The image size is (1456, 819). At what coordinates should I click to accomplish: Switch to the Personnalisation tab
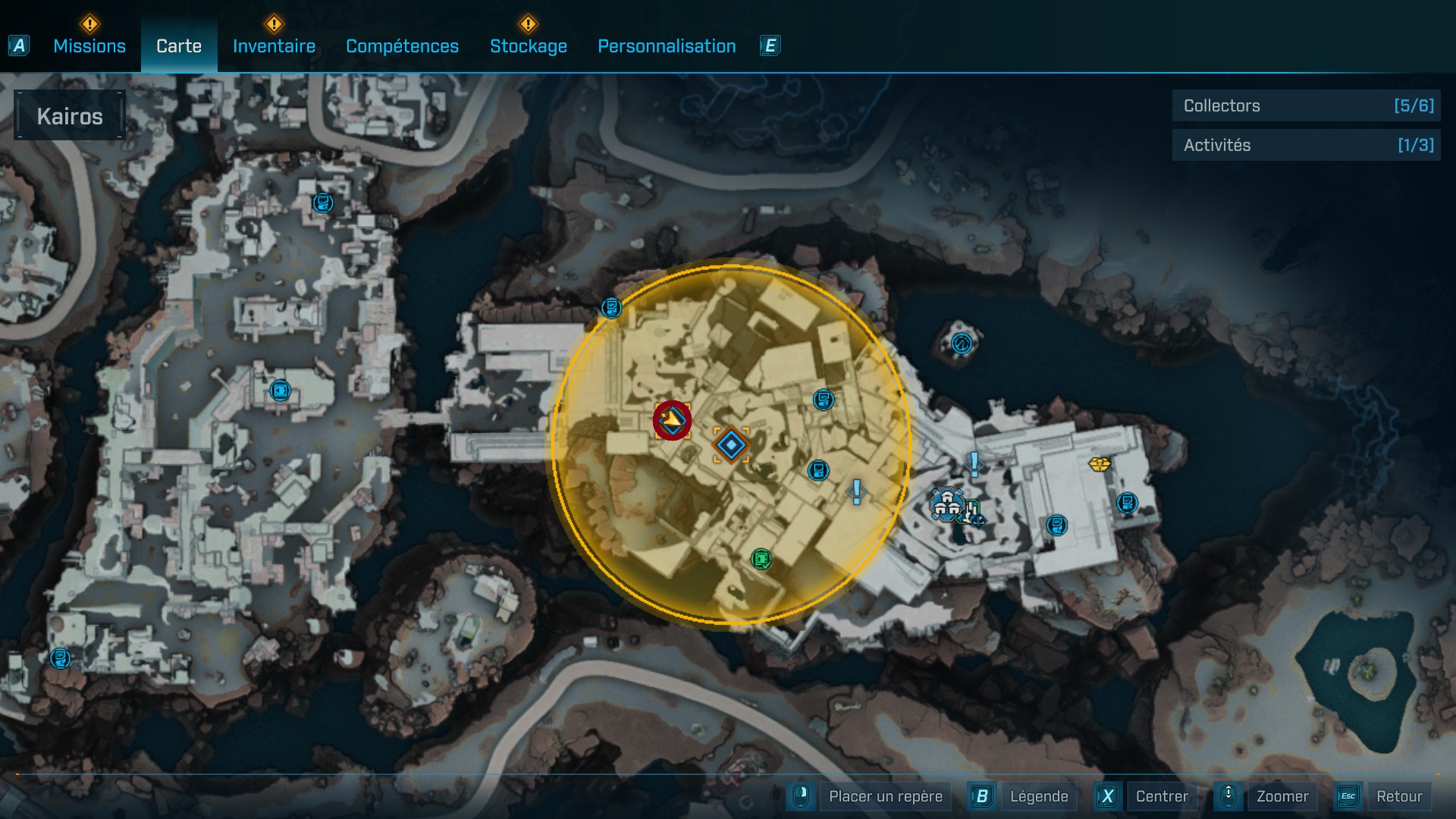[x=667, y=46]
